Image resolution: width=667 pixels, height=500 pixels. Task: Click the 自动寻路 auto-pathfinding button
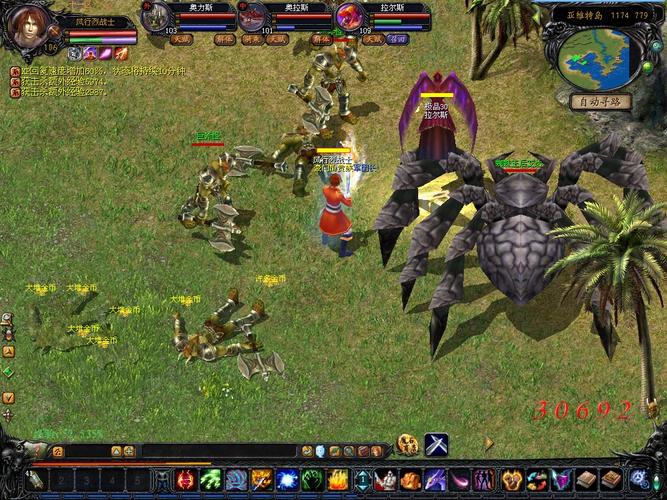click(x=601, y=101)
